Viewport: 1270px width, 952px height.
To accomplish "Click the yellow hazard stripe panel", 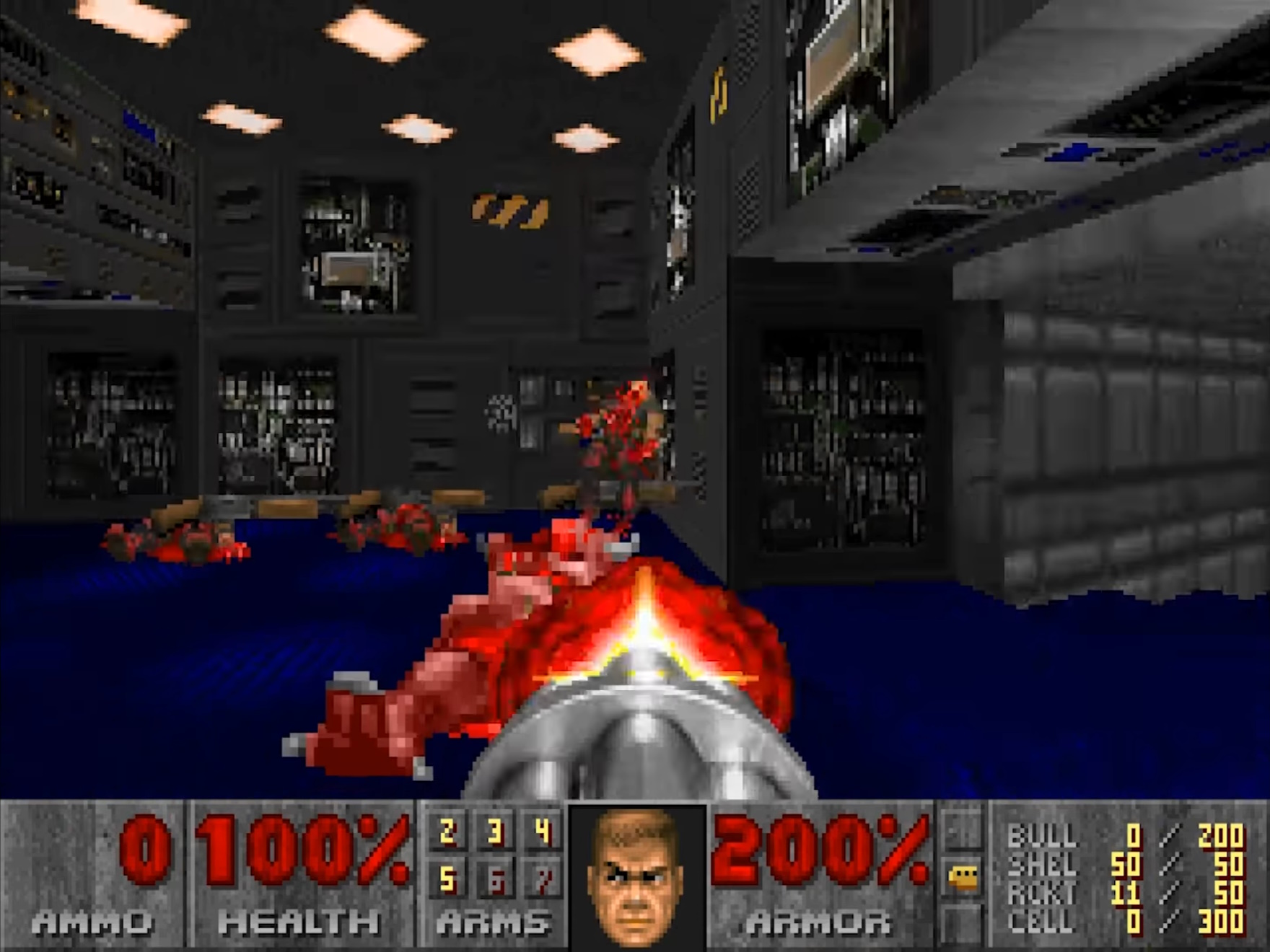I will pos(505,209).
